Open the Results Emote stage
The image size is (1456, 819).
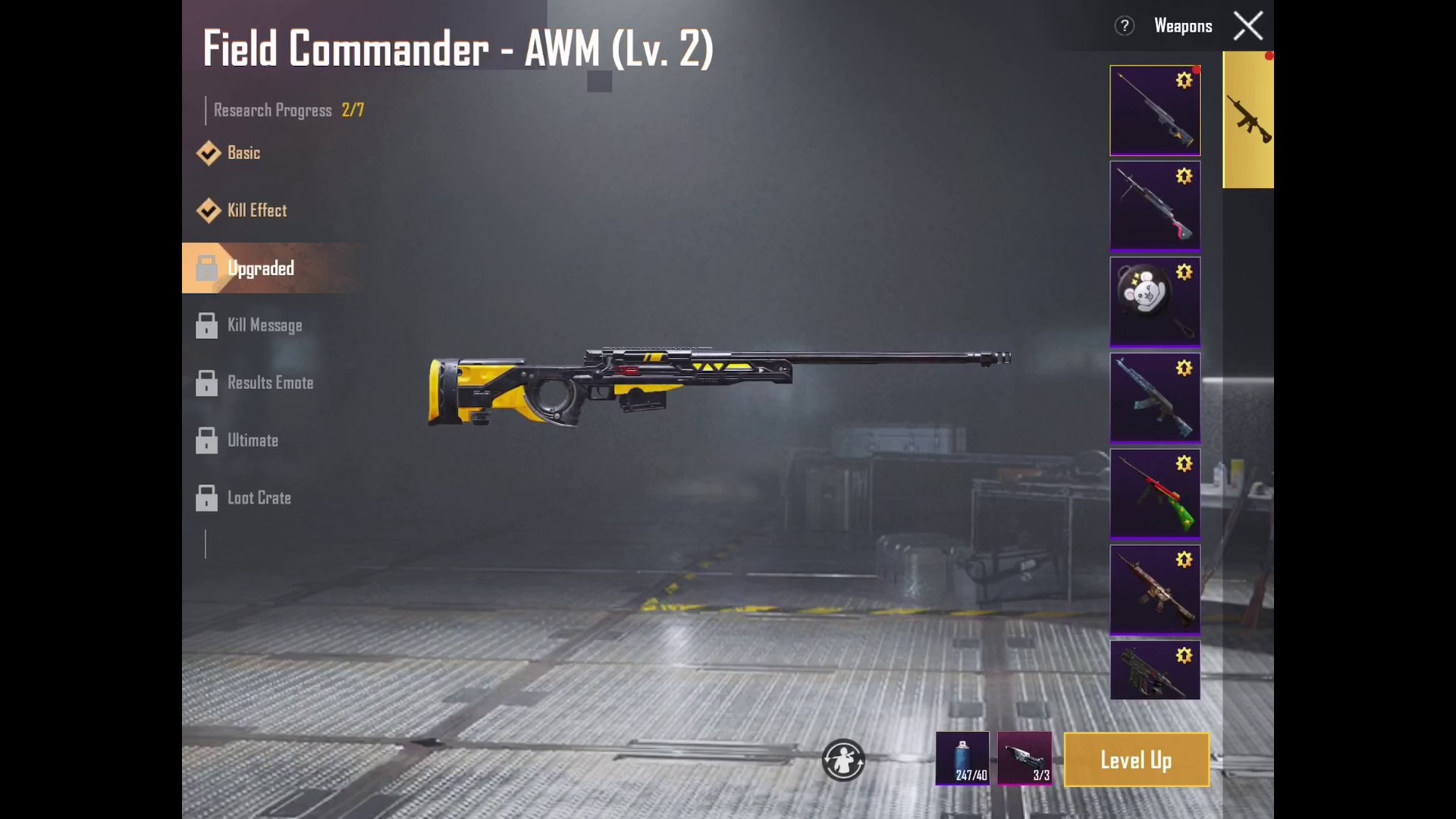[x=269, y=384]
